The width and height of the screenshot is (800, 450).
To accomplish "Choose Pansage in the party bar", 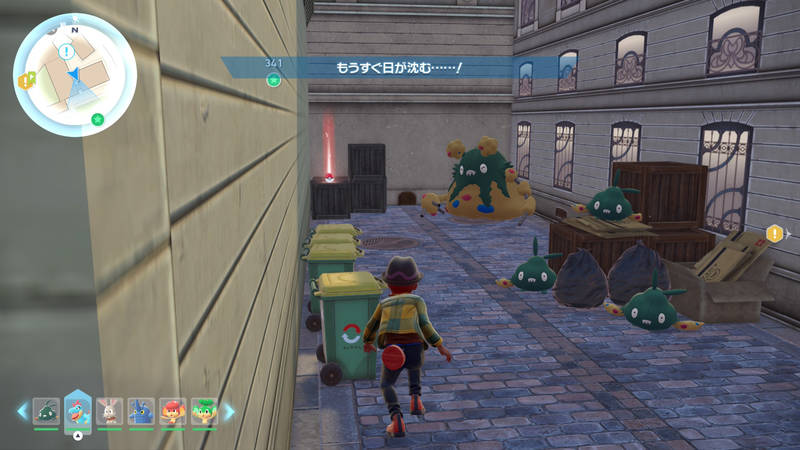I will click(x=204, y=411).
